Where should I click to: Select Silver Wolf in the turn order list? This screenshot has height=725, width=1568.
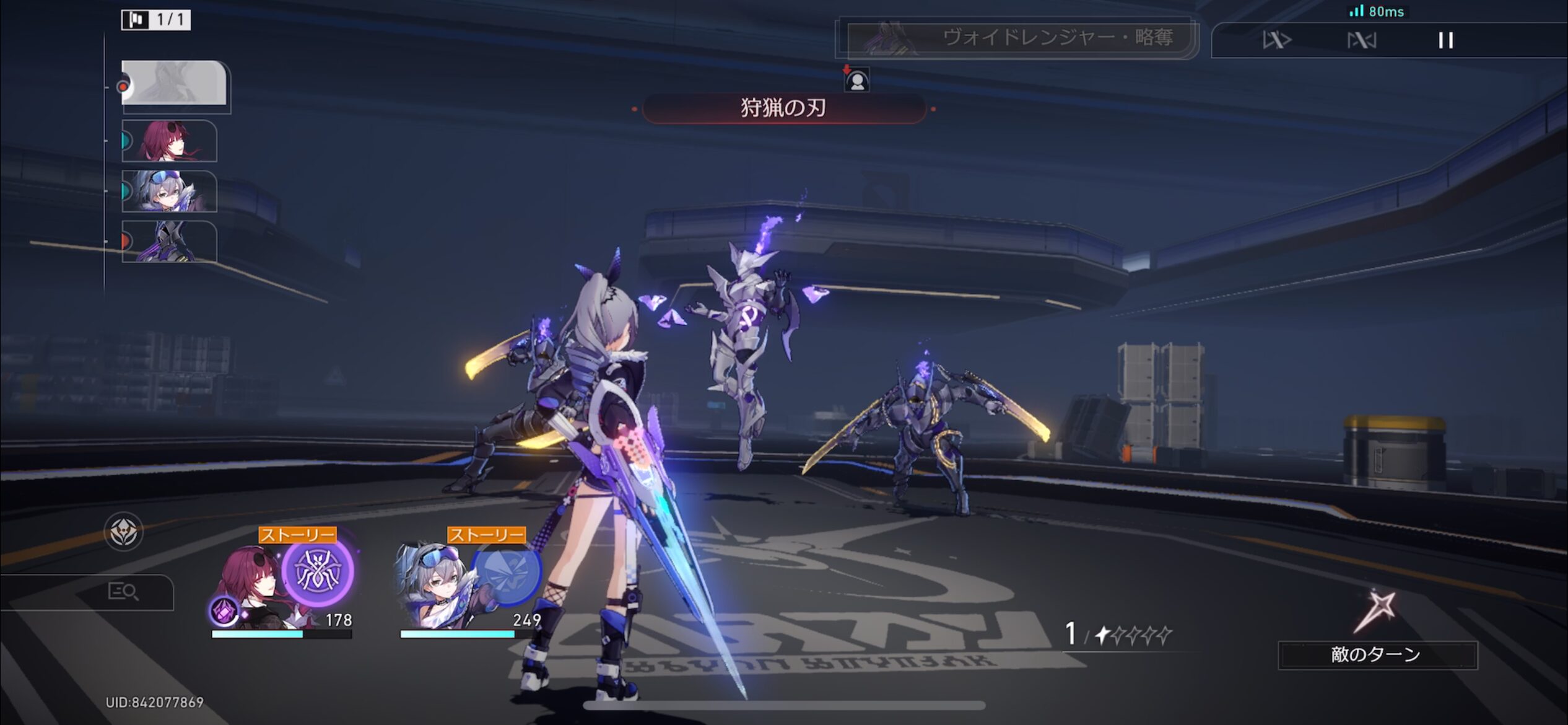click(169, 191)
